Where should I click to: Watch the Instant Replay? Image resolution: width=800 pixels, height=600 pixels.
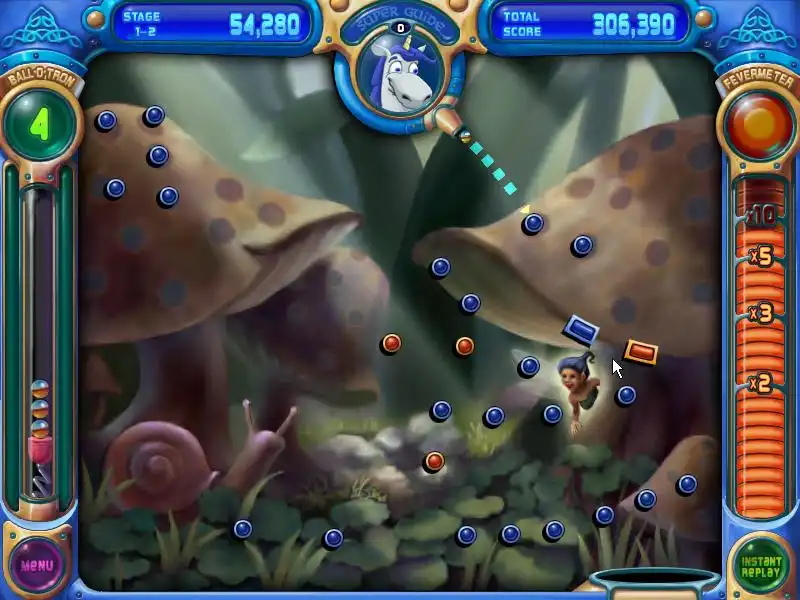click(x=760, y=564)
